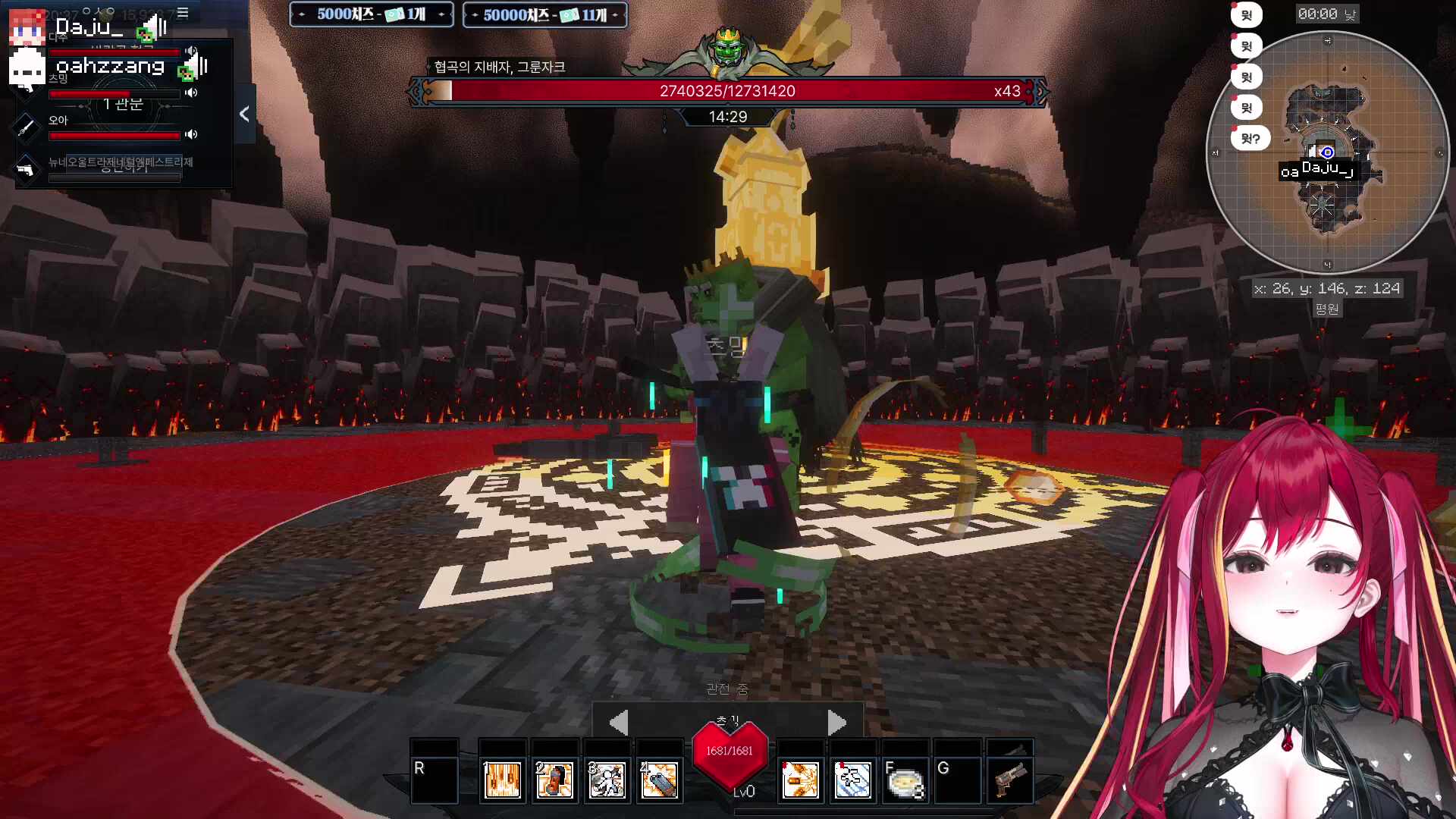Select the next spectate target arrow
The height and width of the screenshot is (819, 1456).
[836, 722]
